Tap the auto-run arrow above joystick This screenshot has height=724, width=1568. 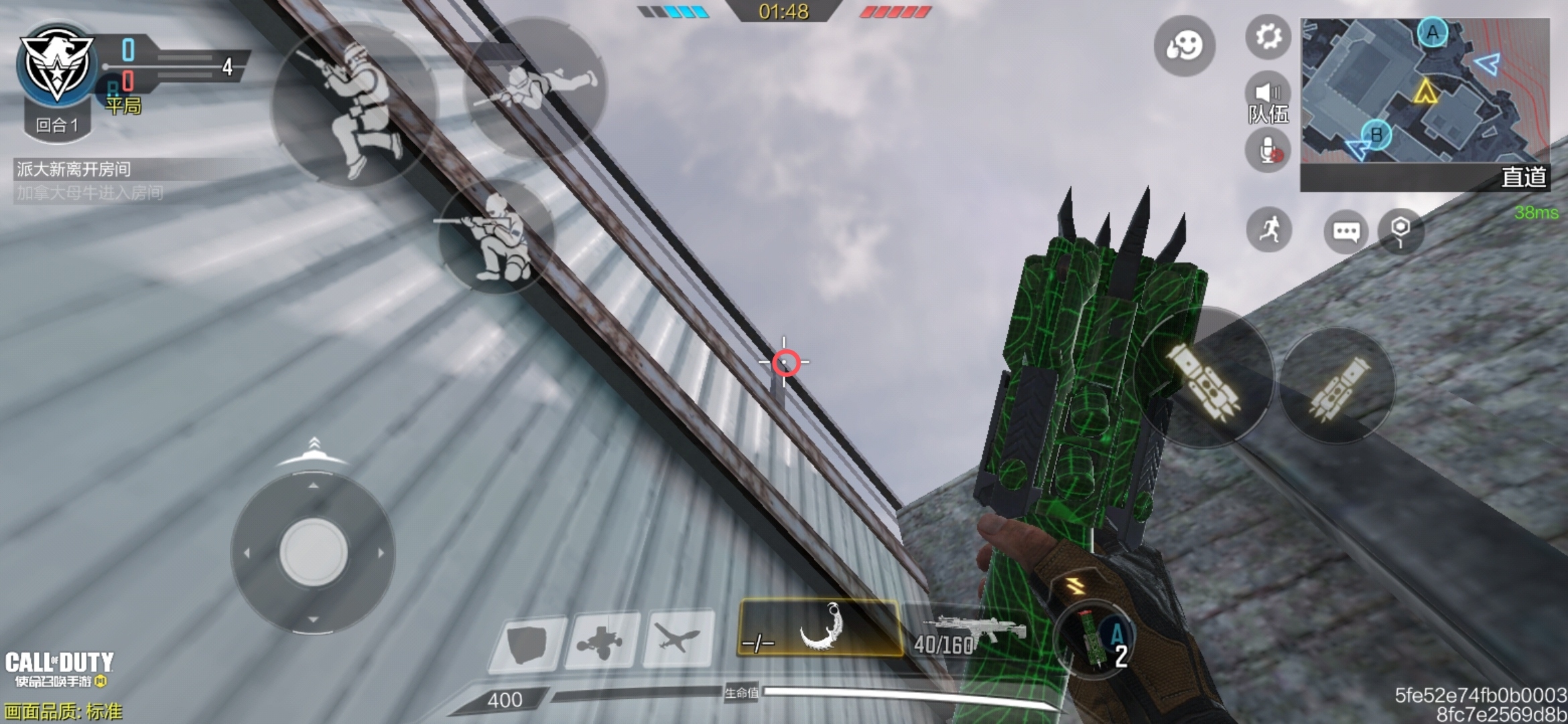pos(314,450)
